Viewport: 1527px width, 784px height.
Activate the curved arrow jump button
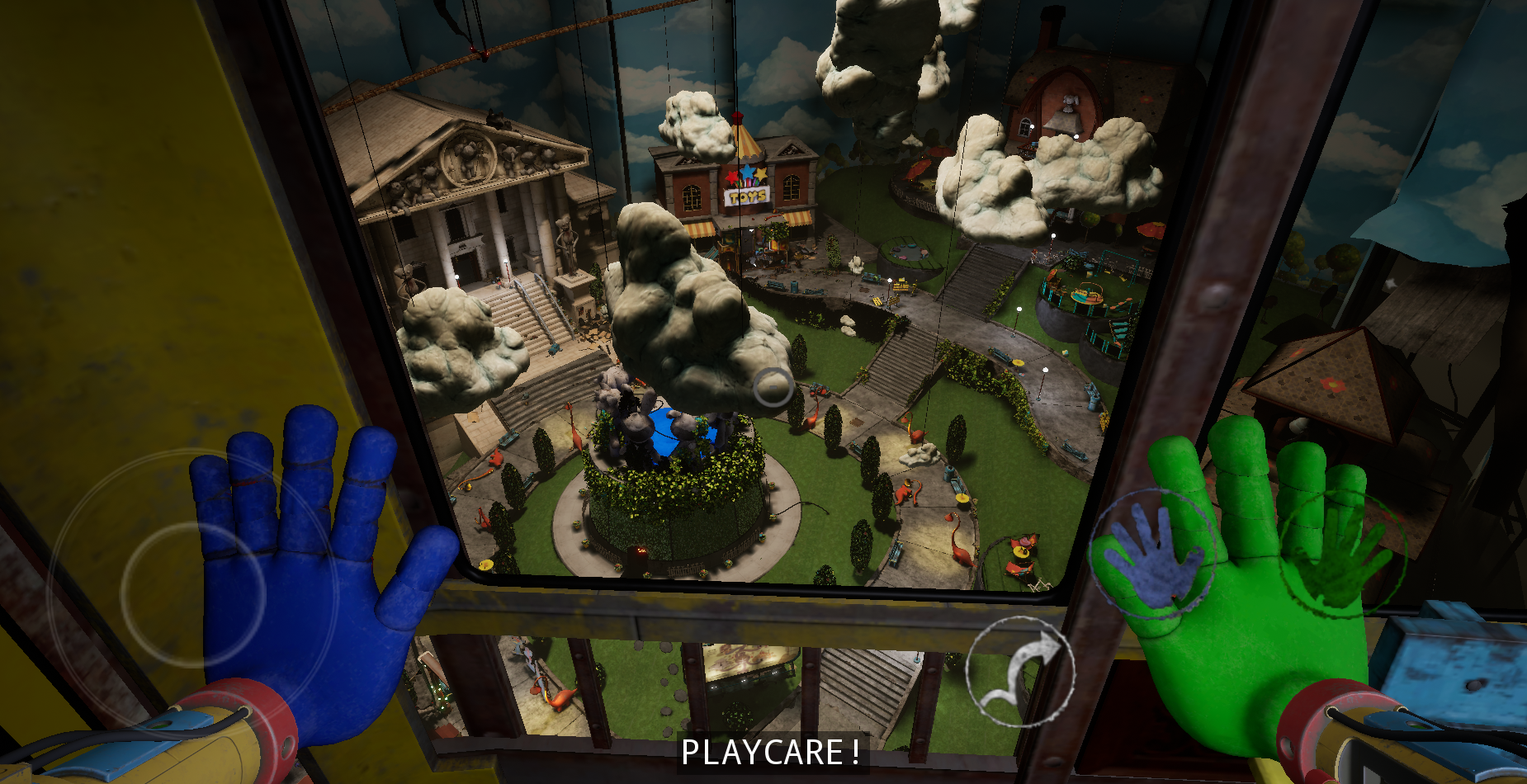1020,672
